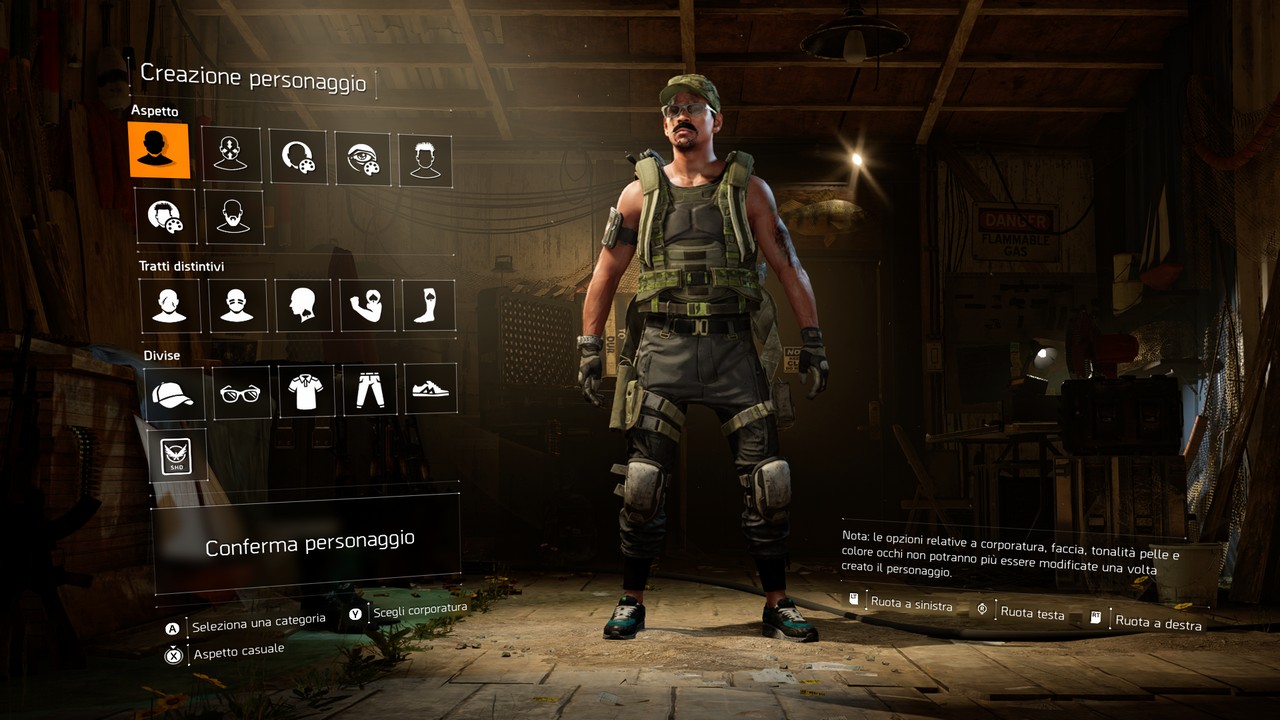Open the pants category
The image size is (1280, 720).
[370, 389]
